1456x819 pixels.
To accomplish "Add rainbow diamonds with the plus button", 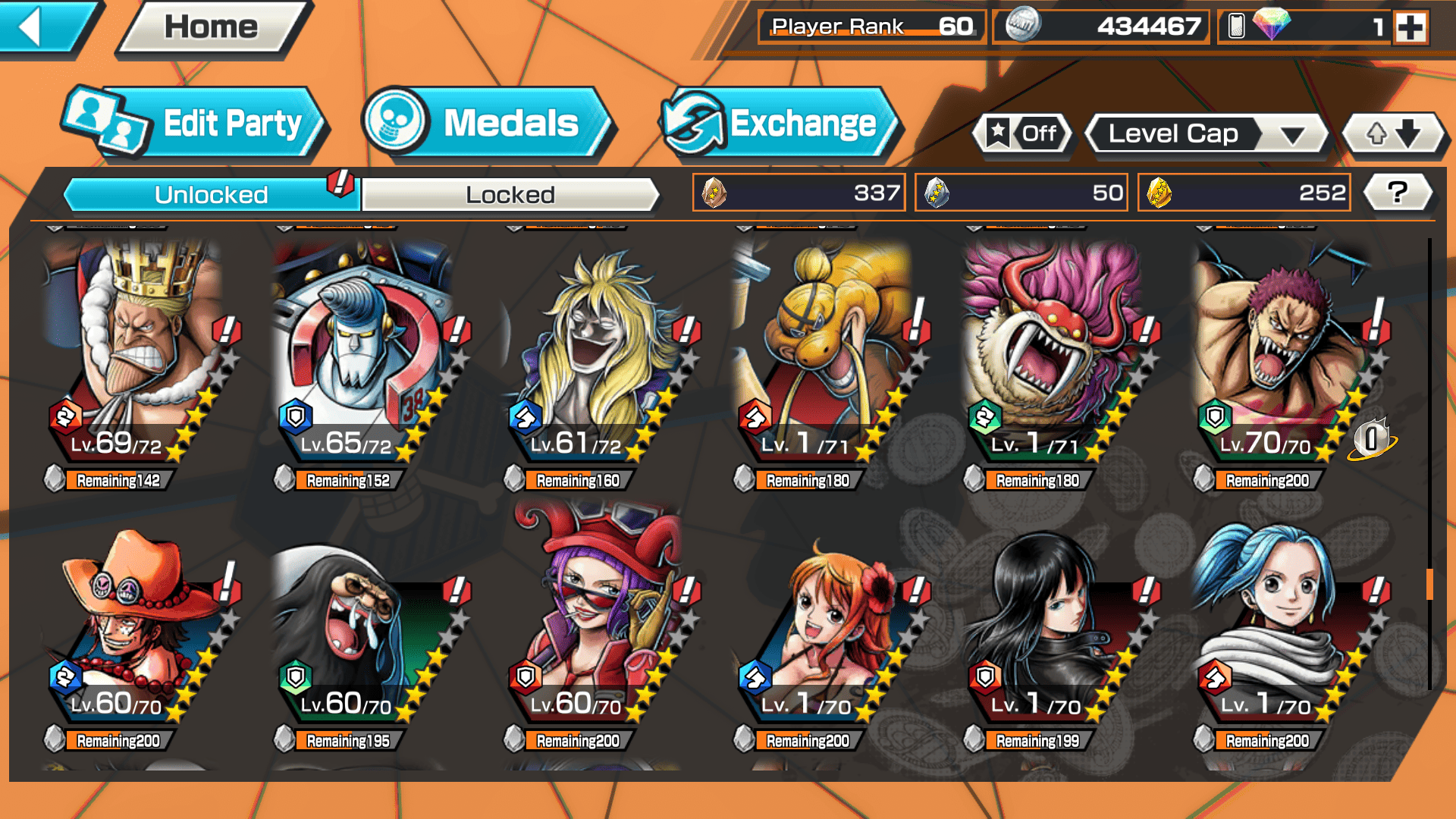I will [x=1410, y=27].
